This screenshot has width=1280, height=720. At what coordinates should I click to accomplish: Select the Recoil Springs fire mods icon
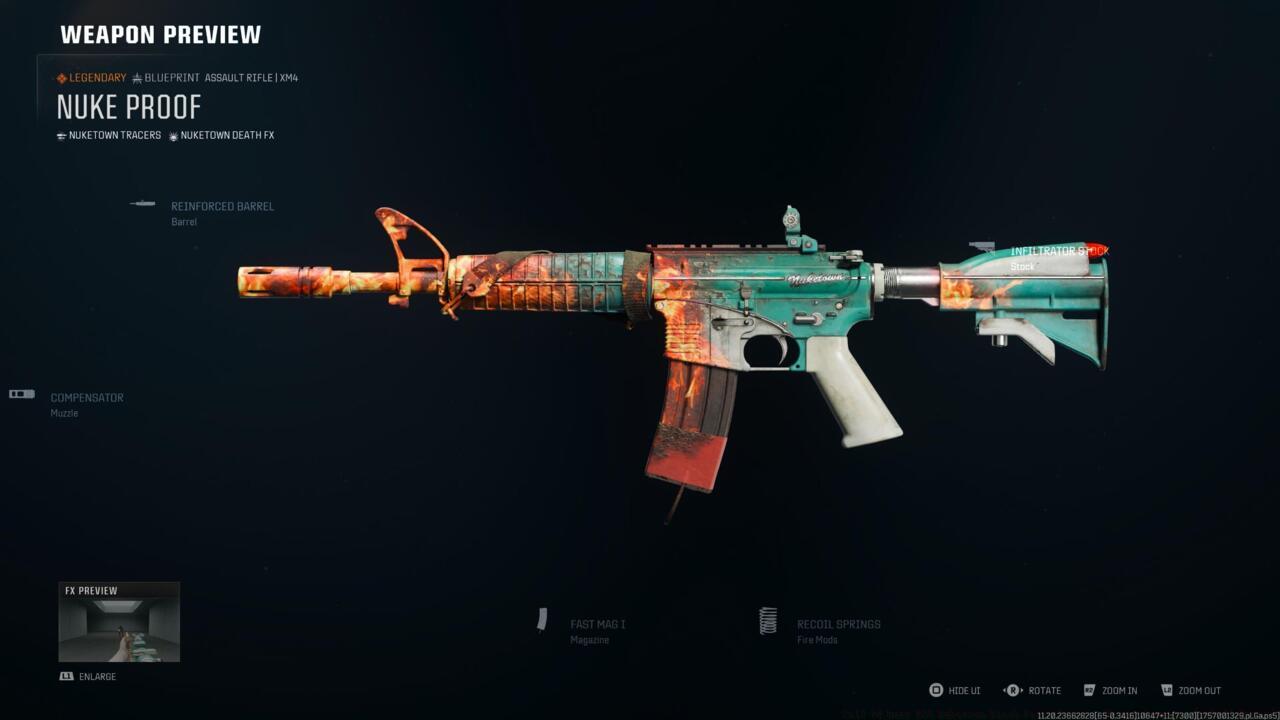point(768,622)
